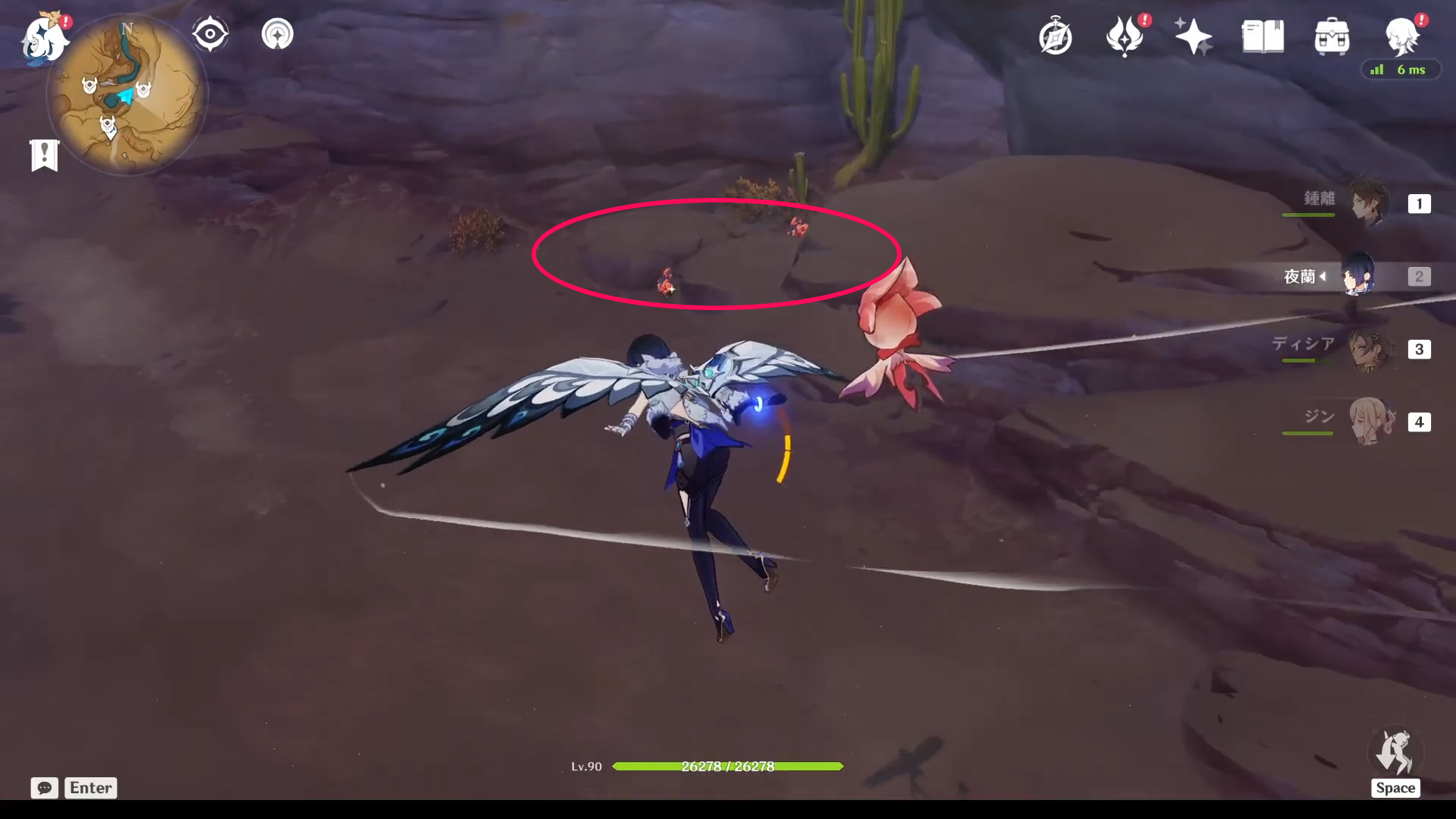Open the Battle Pass flame icon
This screenshot has height=819, width=1456.
1125,36
